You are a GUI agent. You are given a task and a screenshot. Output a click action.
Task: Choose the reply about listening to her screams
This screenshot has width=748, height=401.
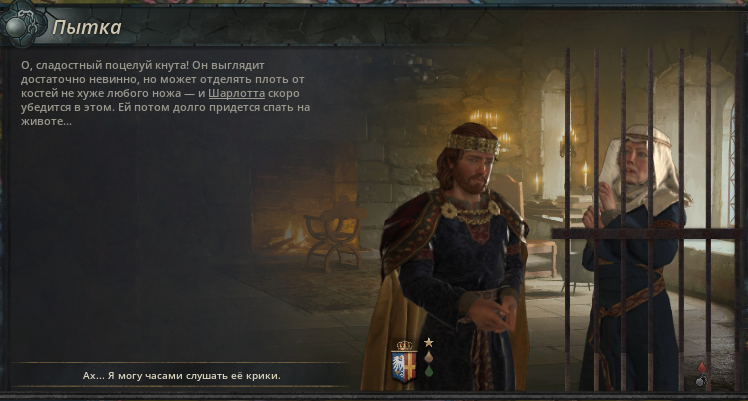point(181,375)
